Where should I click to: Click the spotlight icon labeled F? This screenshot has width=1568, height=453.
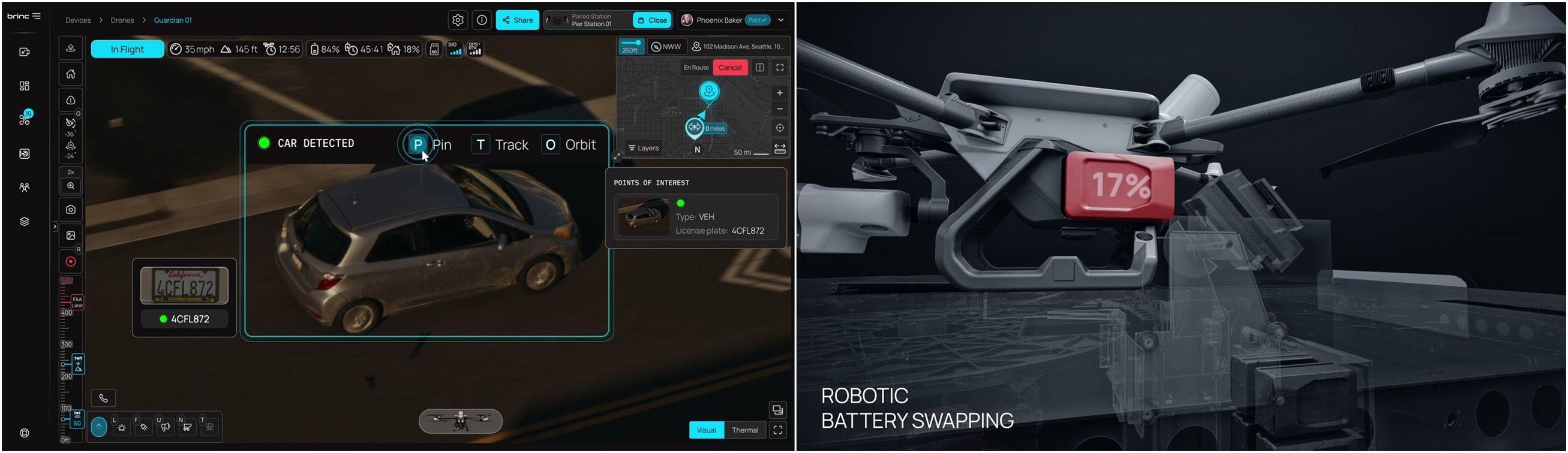143,426
